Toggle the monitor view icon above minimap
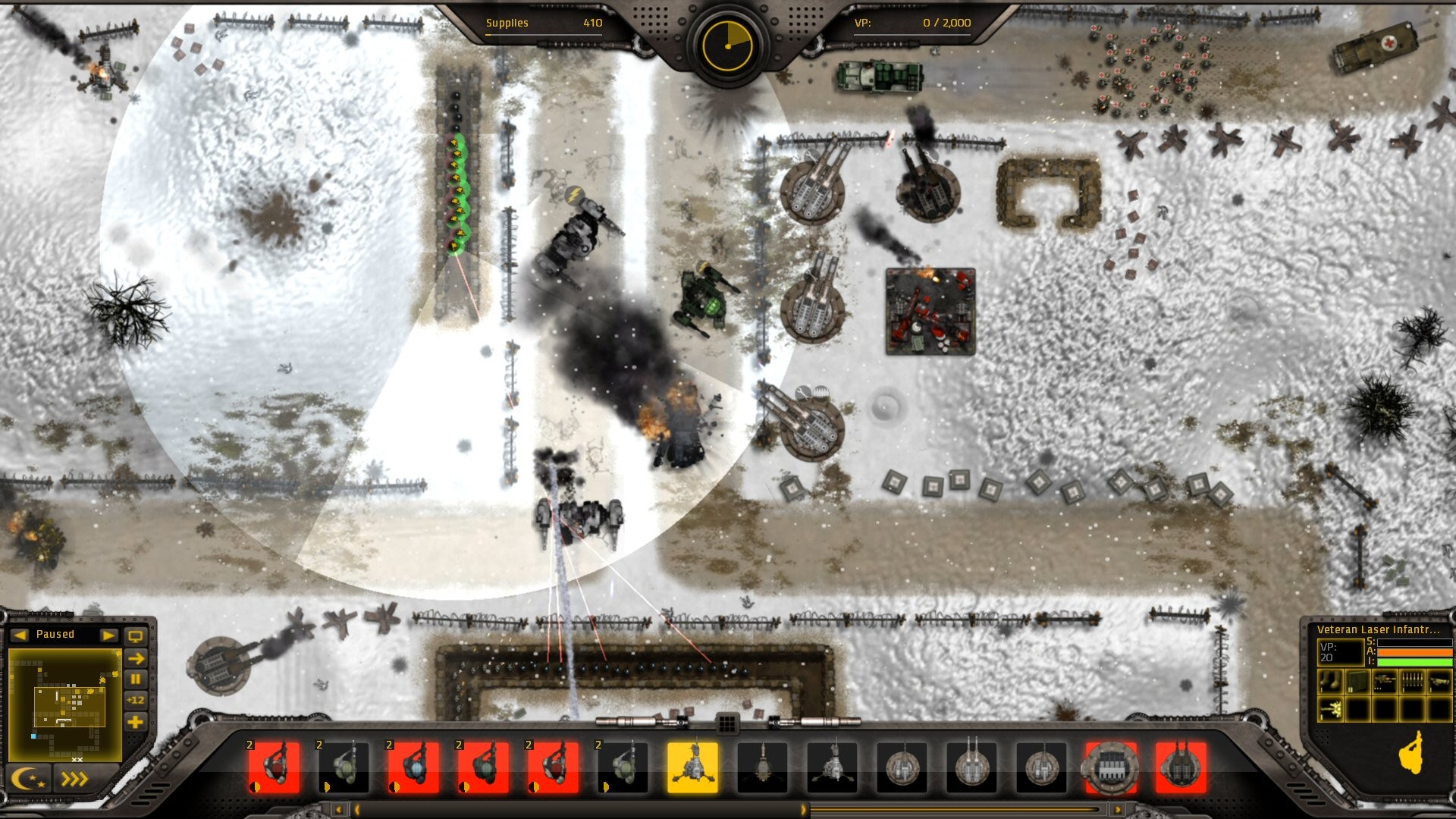Screen dimensions: 1456x819 click(x=135, y=635)
